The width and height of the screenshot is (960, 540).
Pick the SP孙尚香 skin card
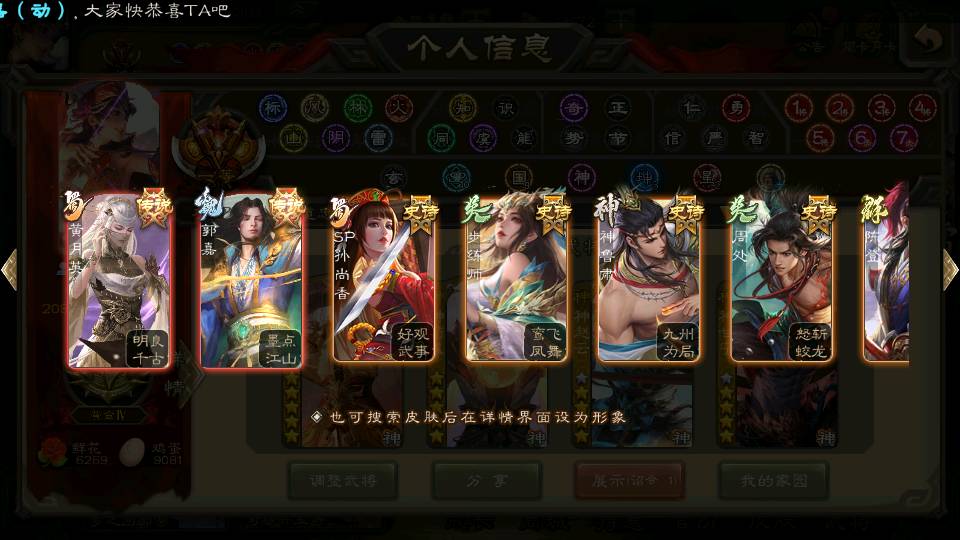click(383, 280)
